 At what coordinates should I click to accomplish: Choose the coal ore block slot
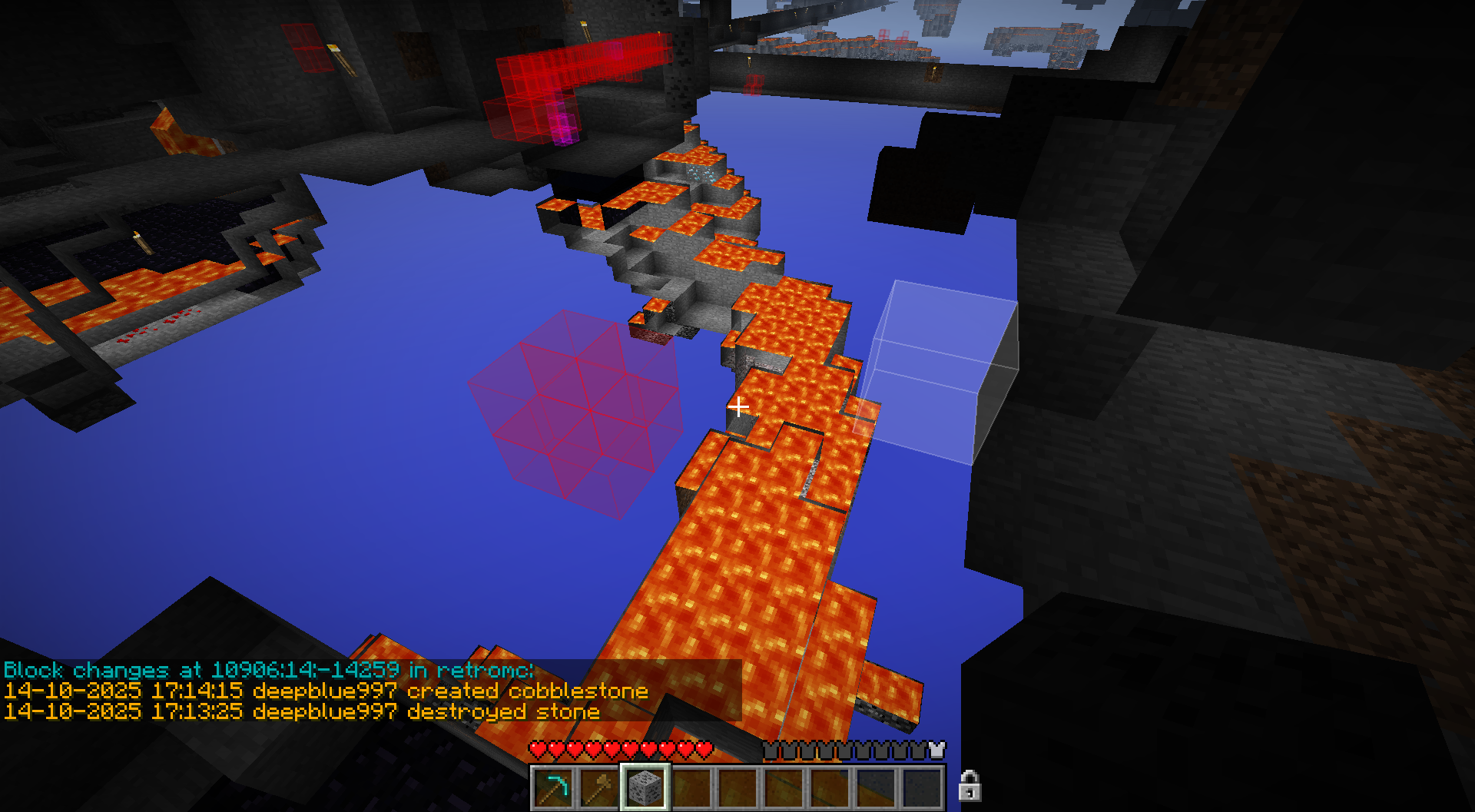tap(645, 787)
